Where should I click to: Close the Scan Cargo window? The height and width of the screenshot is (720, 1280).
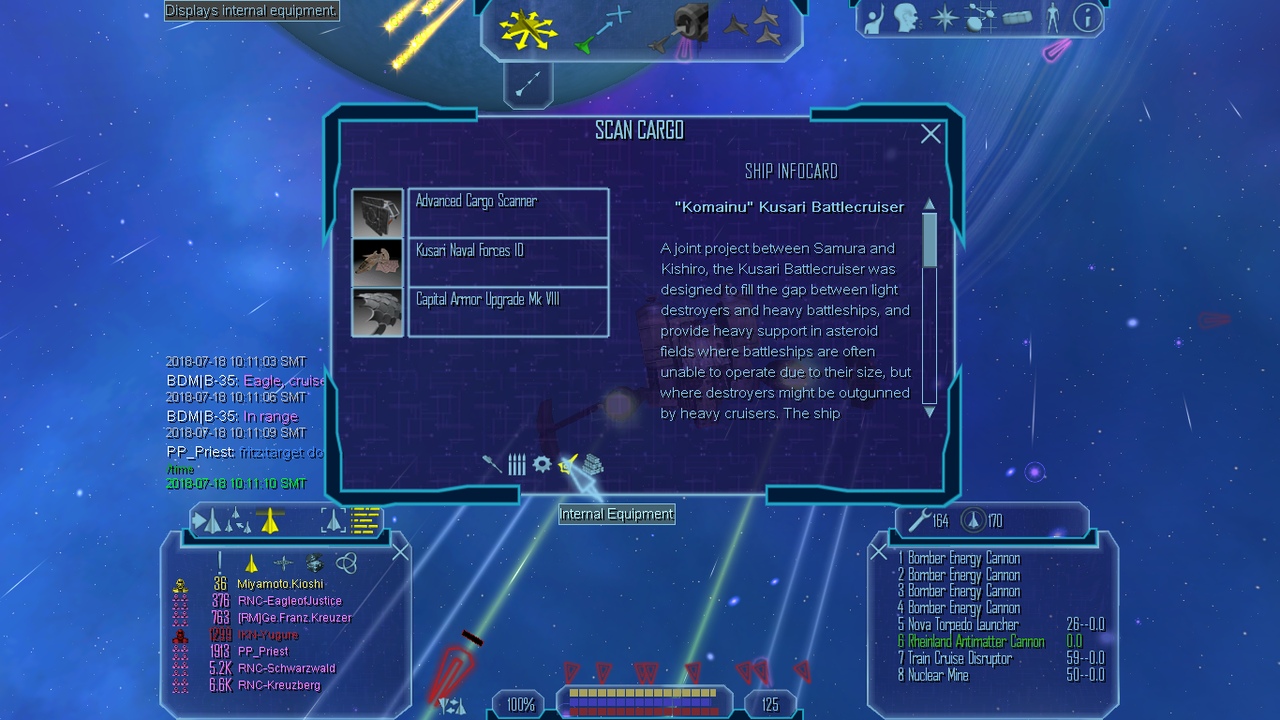tap(930, 134)
